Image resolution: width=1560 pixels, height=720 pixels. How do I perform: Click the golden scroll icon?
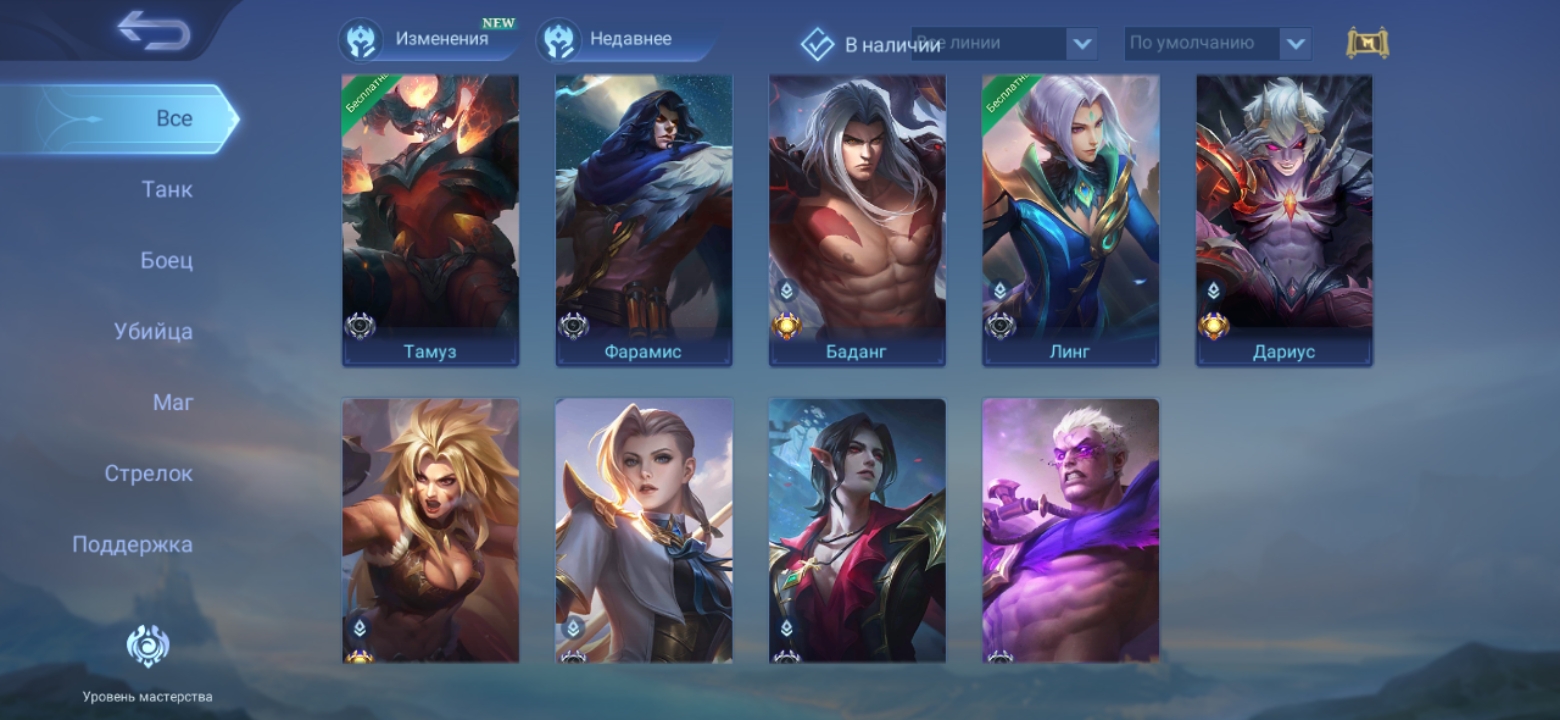tap(1367, 43)
